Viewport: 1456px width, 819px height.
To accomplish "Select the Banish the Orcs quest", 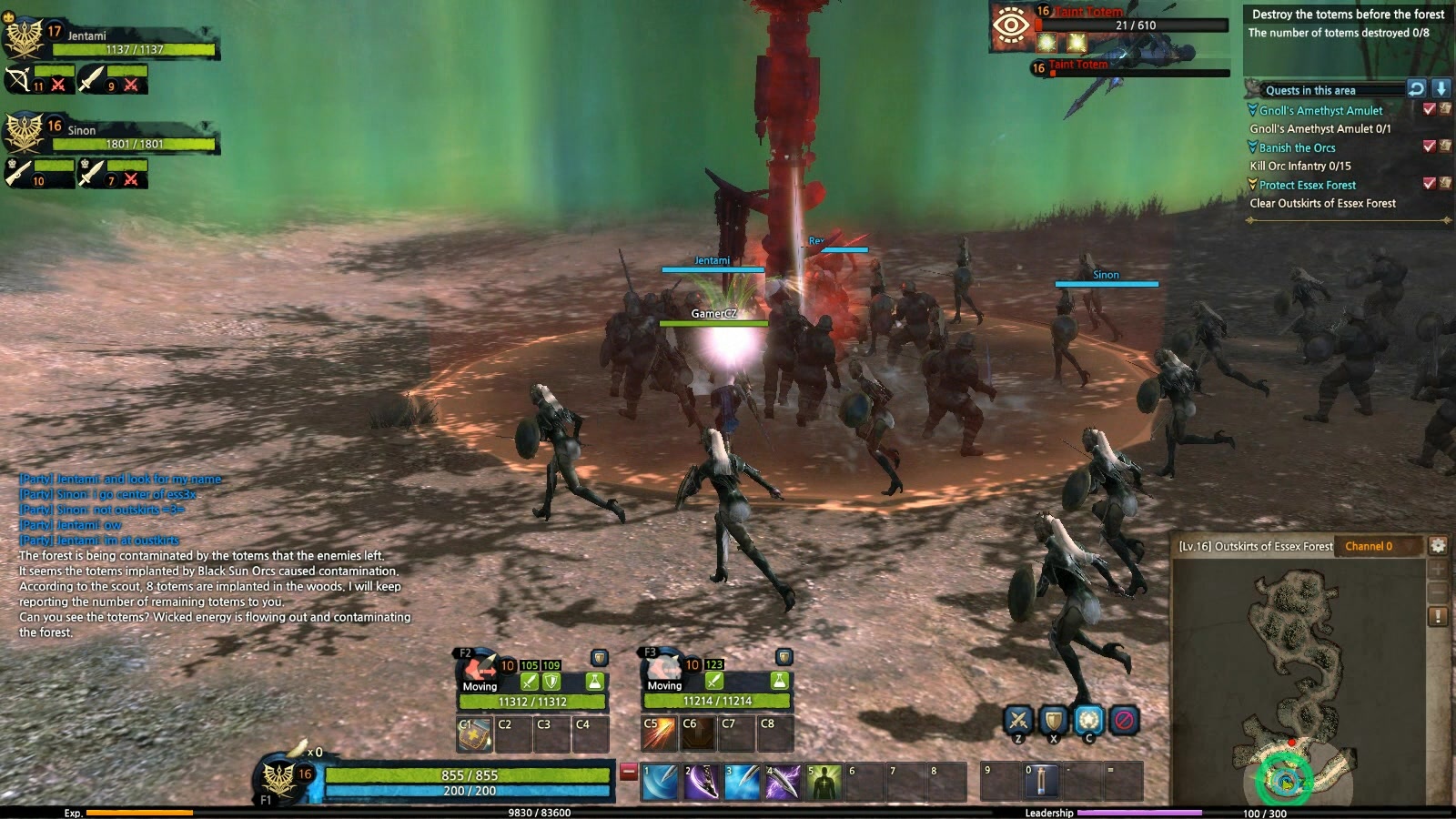I will (1297, 147).
